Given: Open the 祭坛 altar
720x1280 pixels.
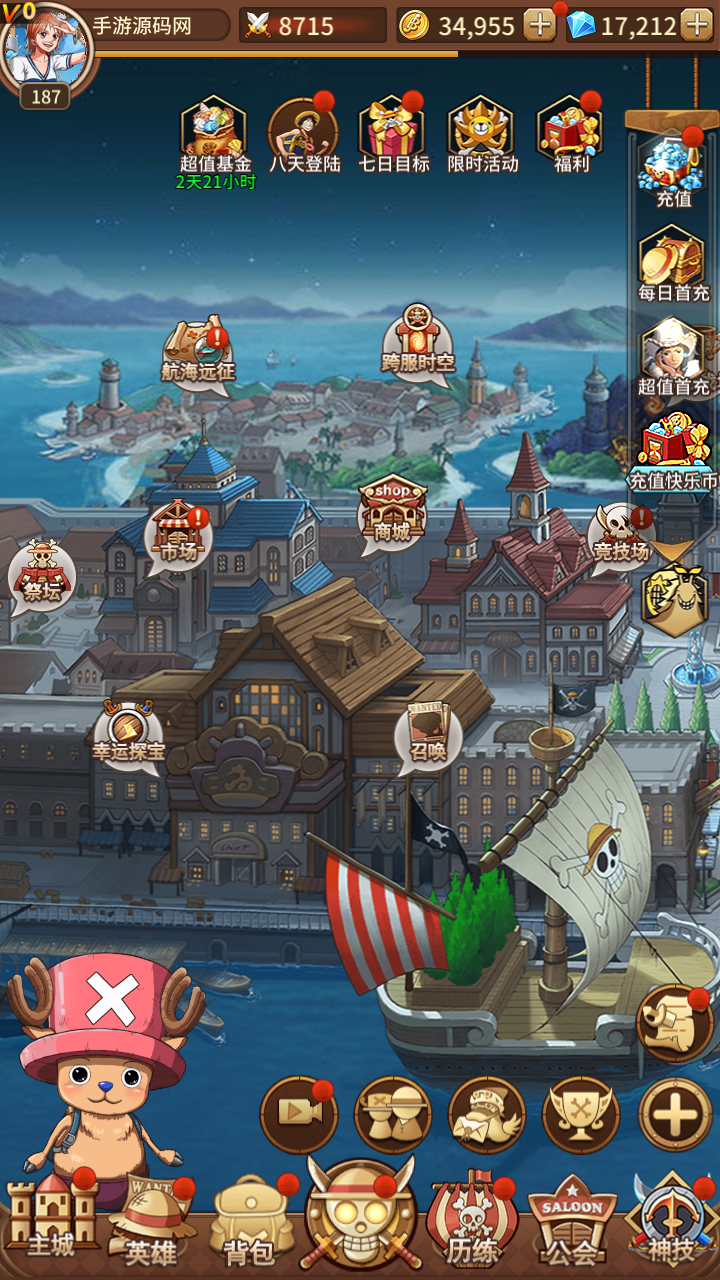Looking at the screenshot, I should click(41, 576).
